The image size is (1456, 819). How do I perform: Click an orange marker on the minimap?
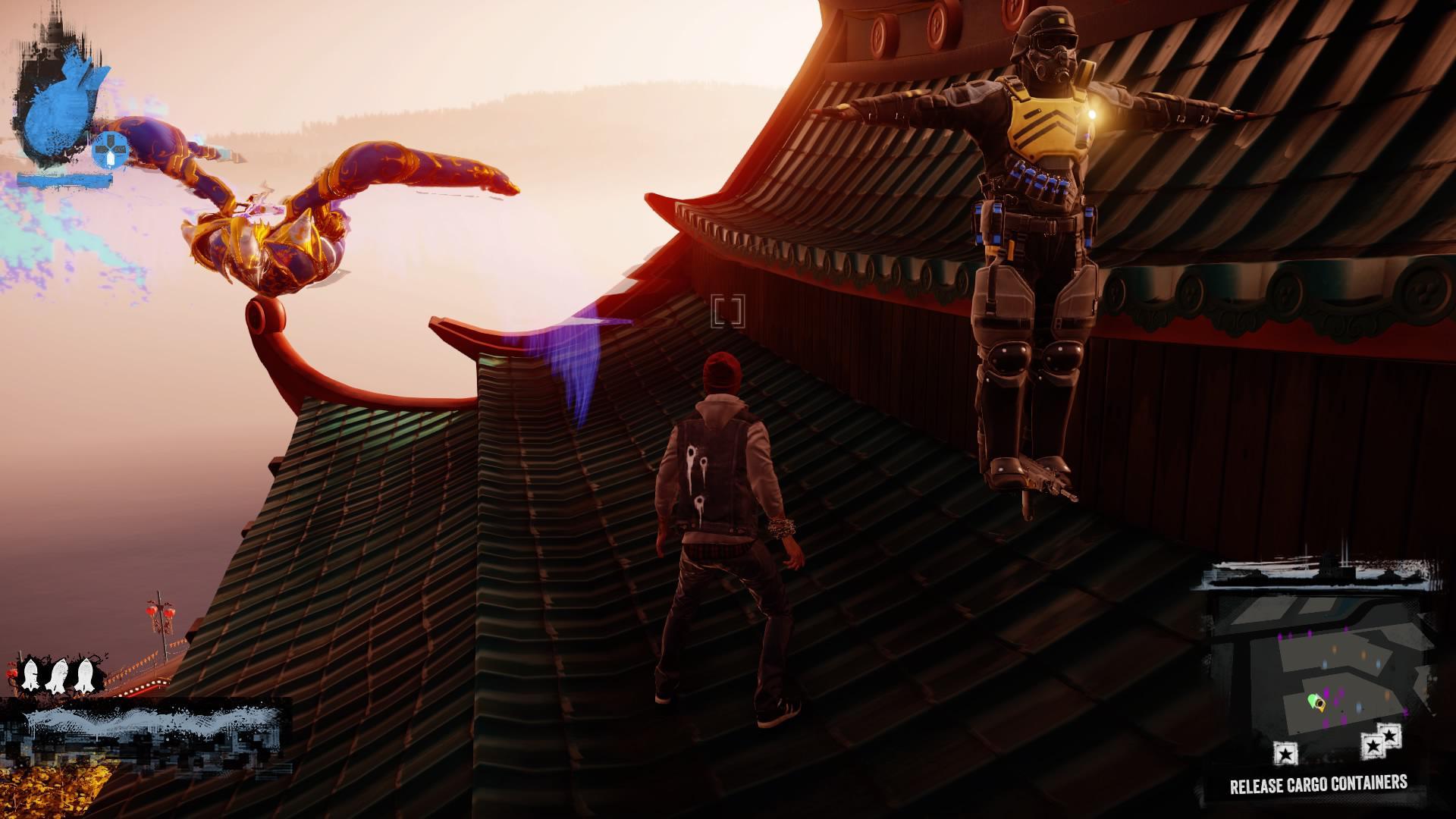(x=1334, y=649)
